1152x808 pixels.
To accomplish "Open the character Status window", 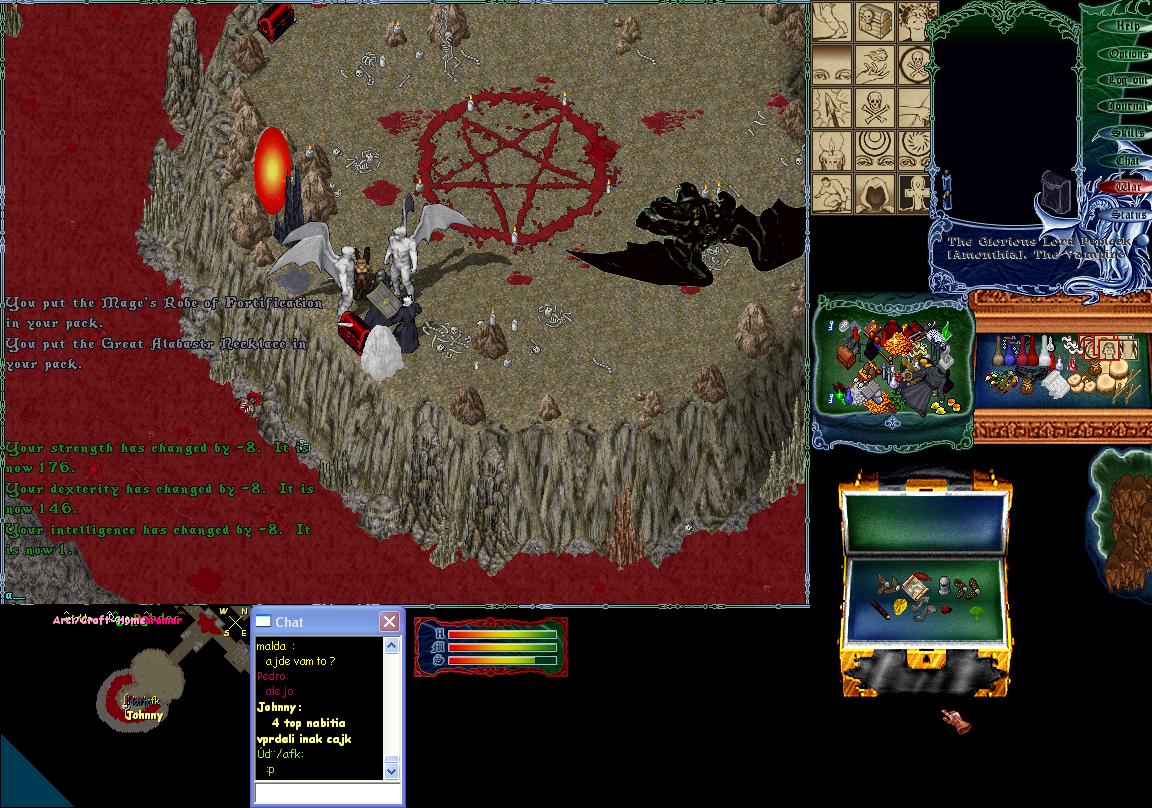I will [1127, 214].
